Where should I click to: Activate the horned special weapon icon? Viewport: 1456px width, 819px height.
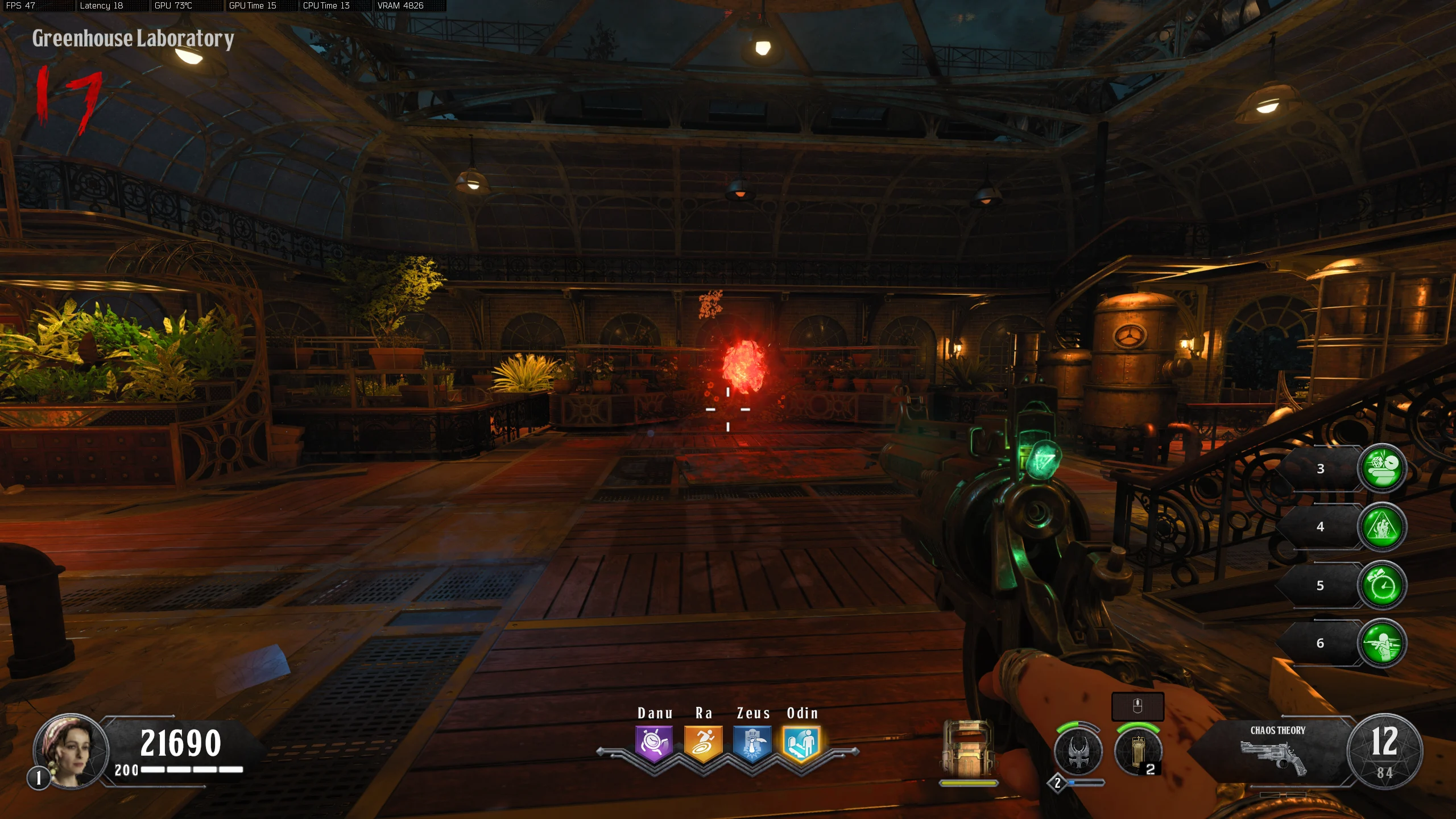point(1078,752)
